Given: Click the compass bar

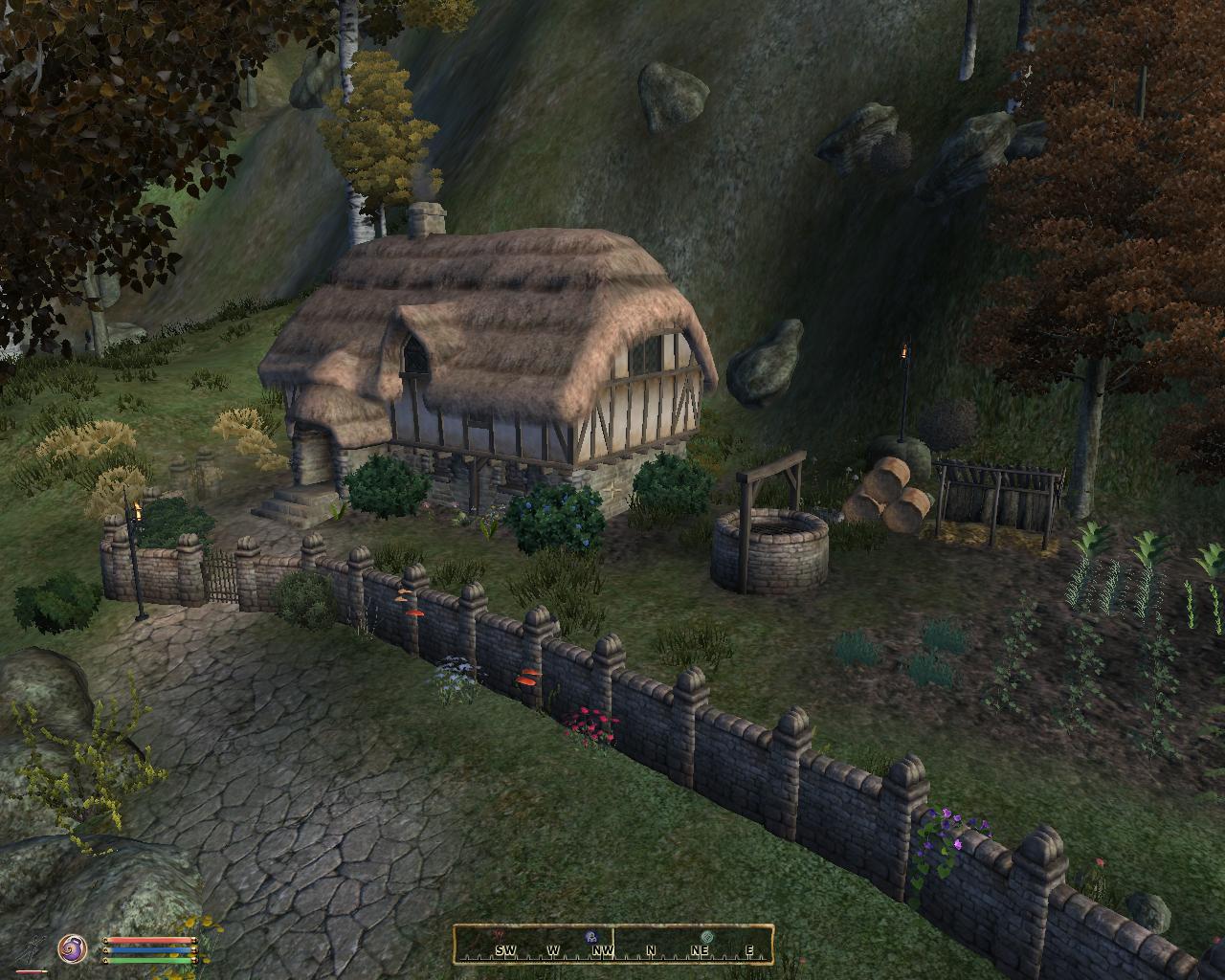Looking at the screenshot, I should pos(612,943).
